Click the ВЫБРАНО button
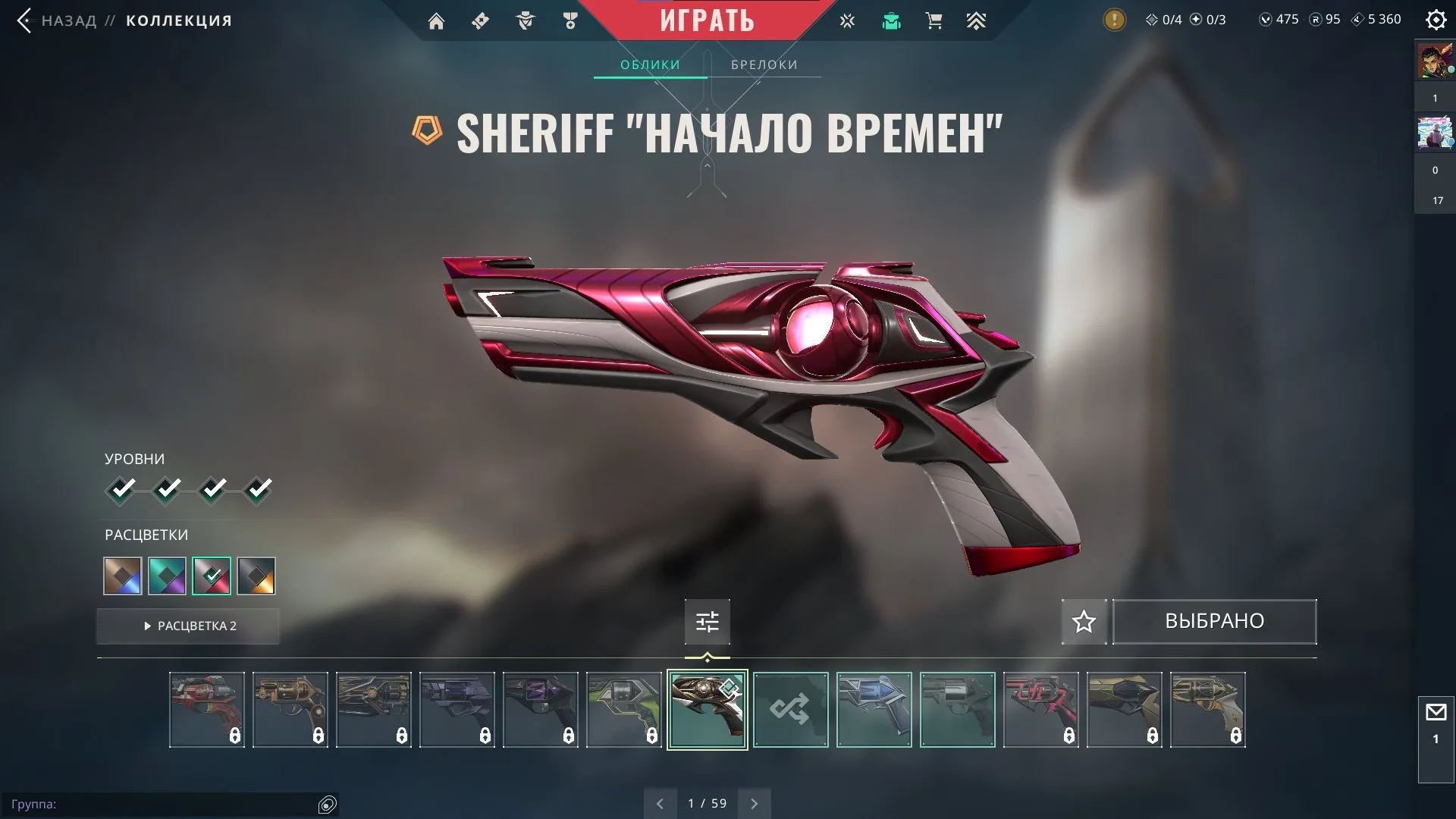The width and height of the screenshot is (1456, 819). [x=1214, y=621]
